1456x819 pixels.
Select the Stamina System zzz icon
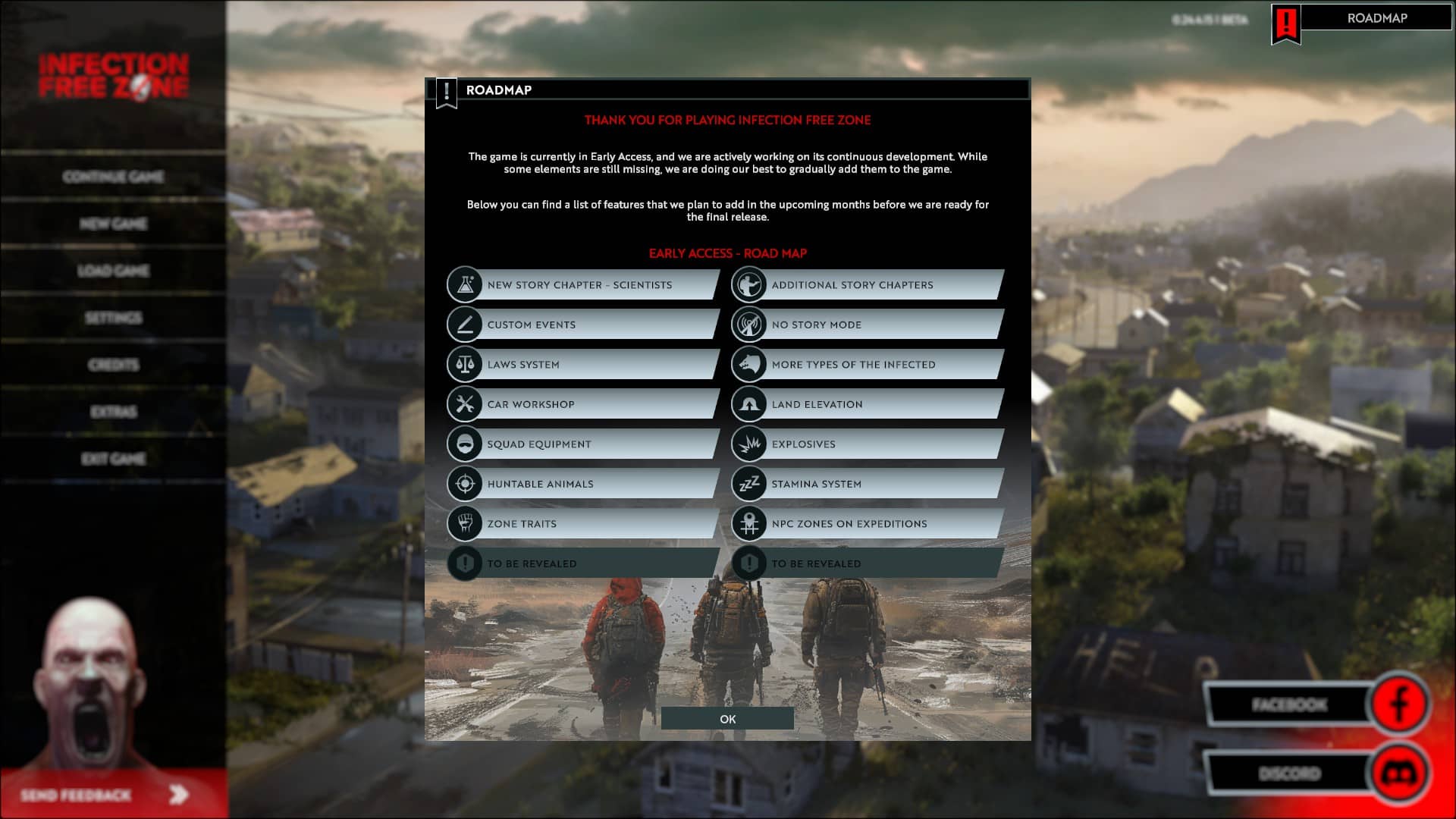pyautogui.click(x=749, y=483)
